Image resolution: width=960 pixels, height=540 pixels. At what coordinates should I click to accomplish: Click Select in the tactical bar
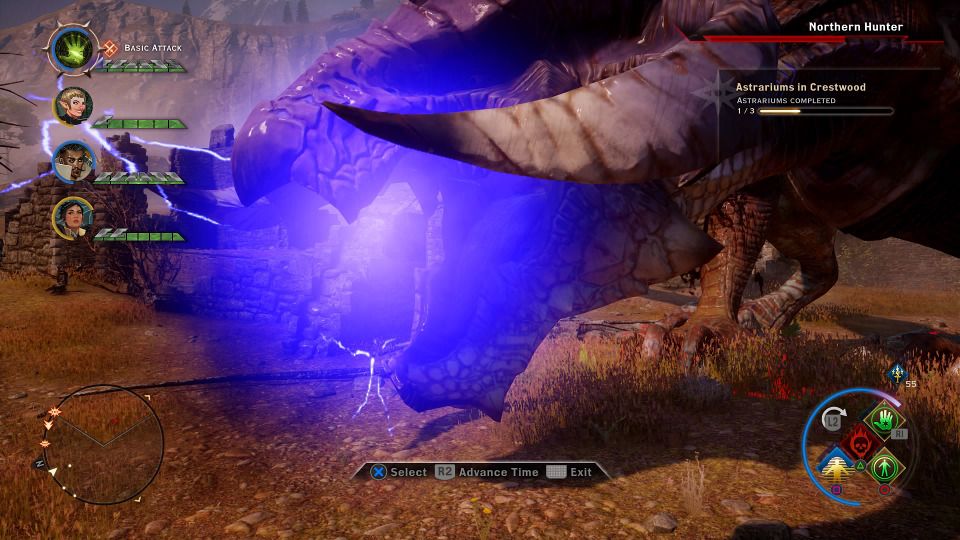pos(399,472)
